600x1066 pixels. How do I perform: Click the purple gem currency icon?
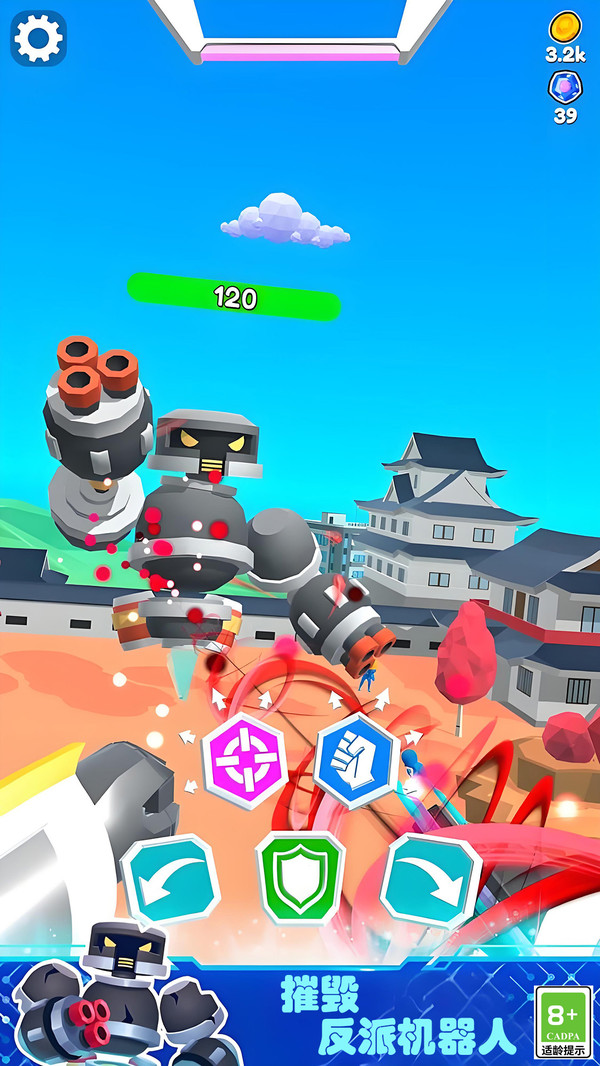[x=565, y=88]
